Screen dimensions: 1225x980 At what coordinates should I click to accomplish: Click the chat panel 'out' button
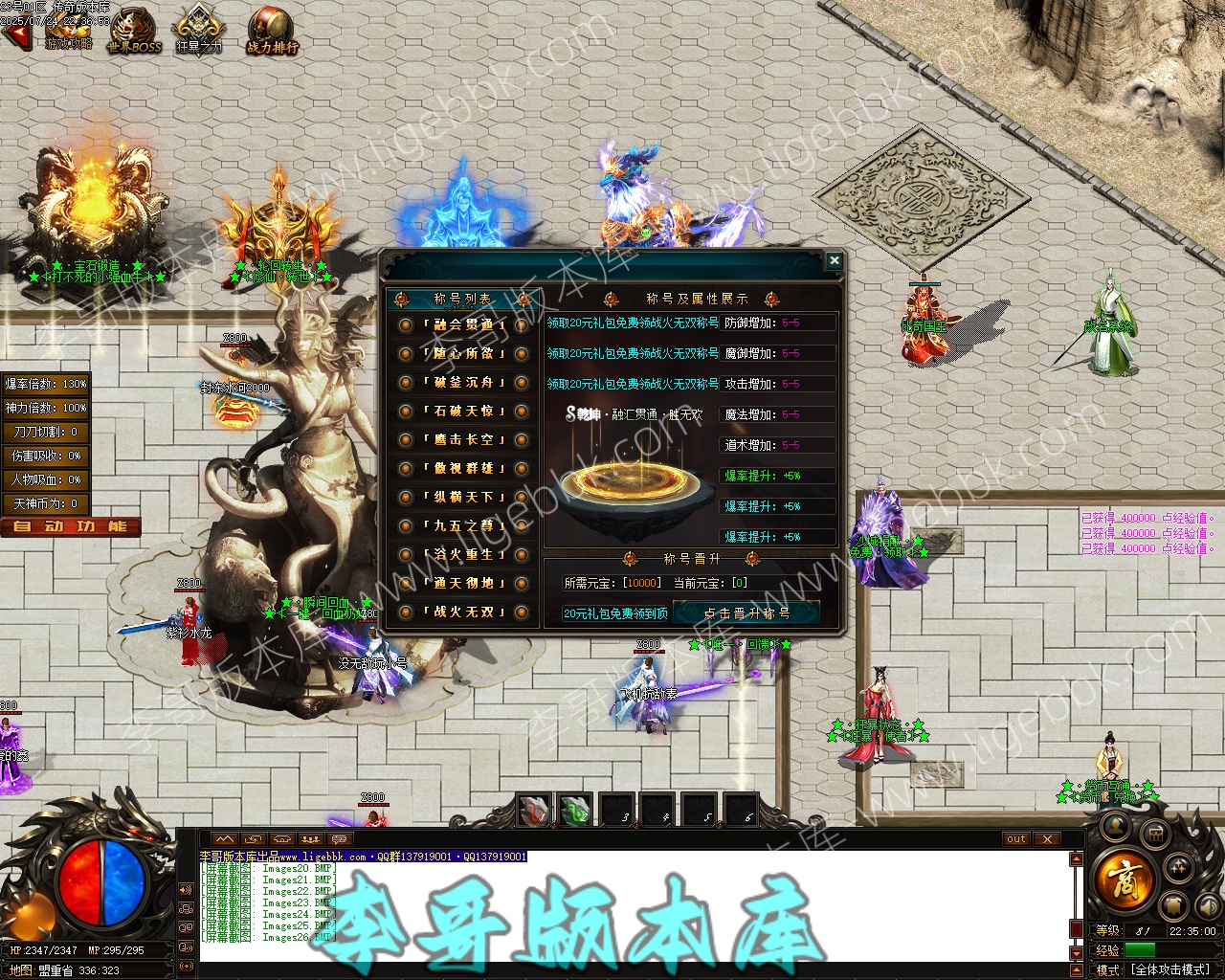tap(1015, 839)
